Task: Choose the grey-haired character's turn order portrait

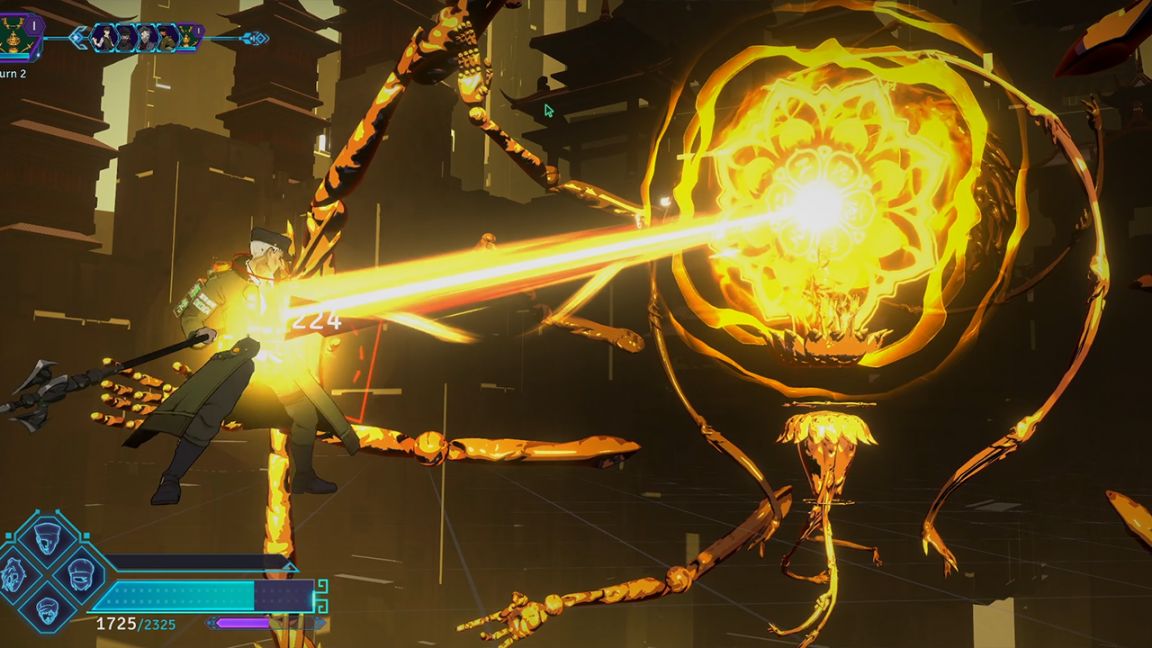Action: (146, 38)
